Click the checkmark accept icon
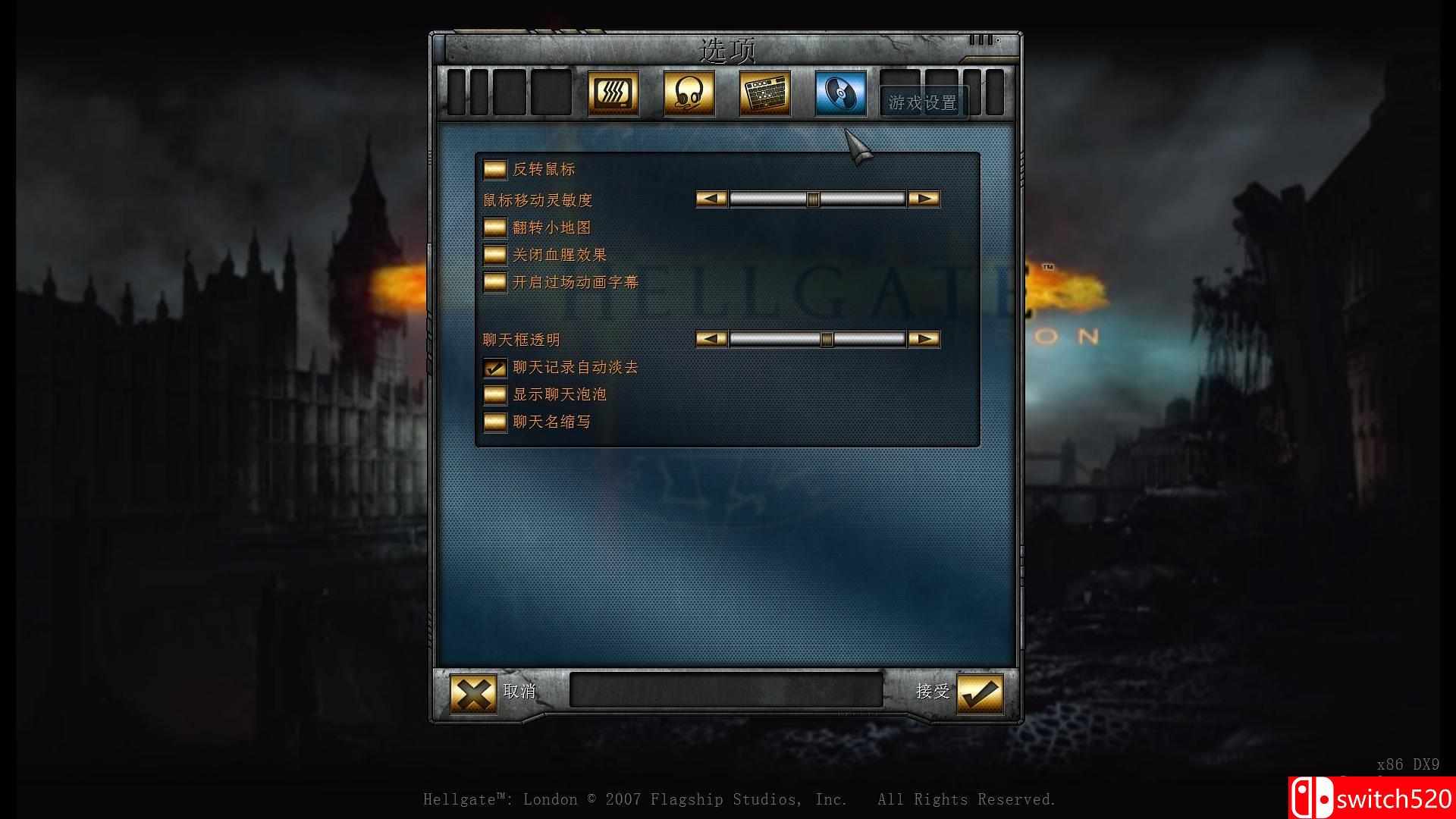This screenshot has height=819, width=1456. tap(979, 692)
